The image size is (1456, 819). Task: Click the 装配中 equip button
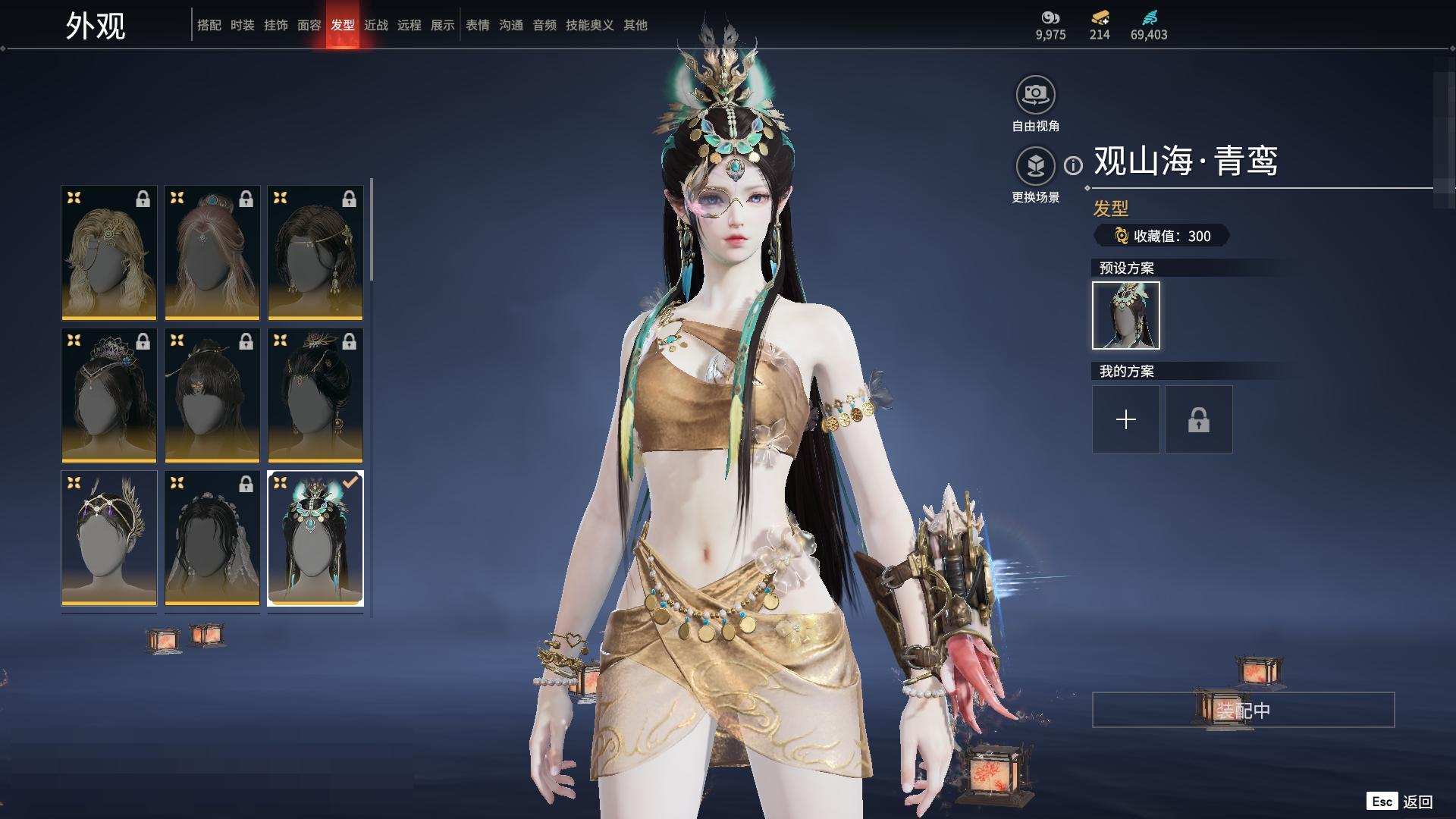click(1243, 710)
